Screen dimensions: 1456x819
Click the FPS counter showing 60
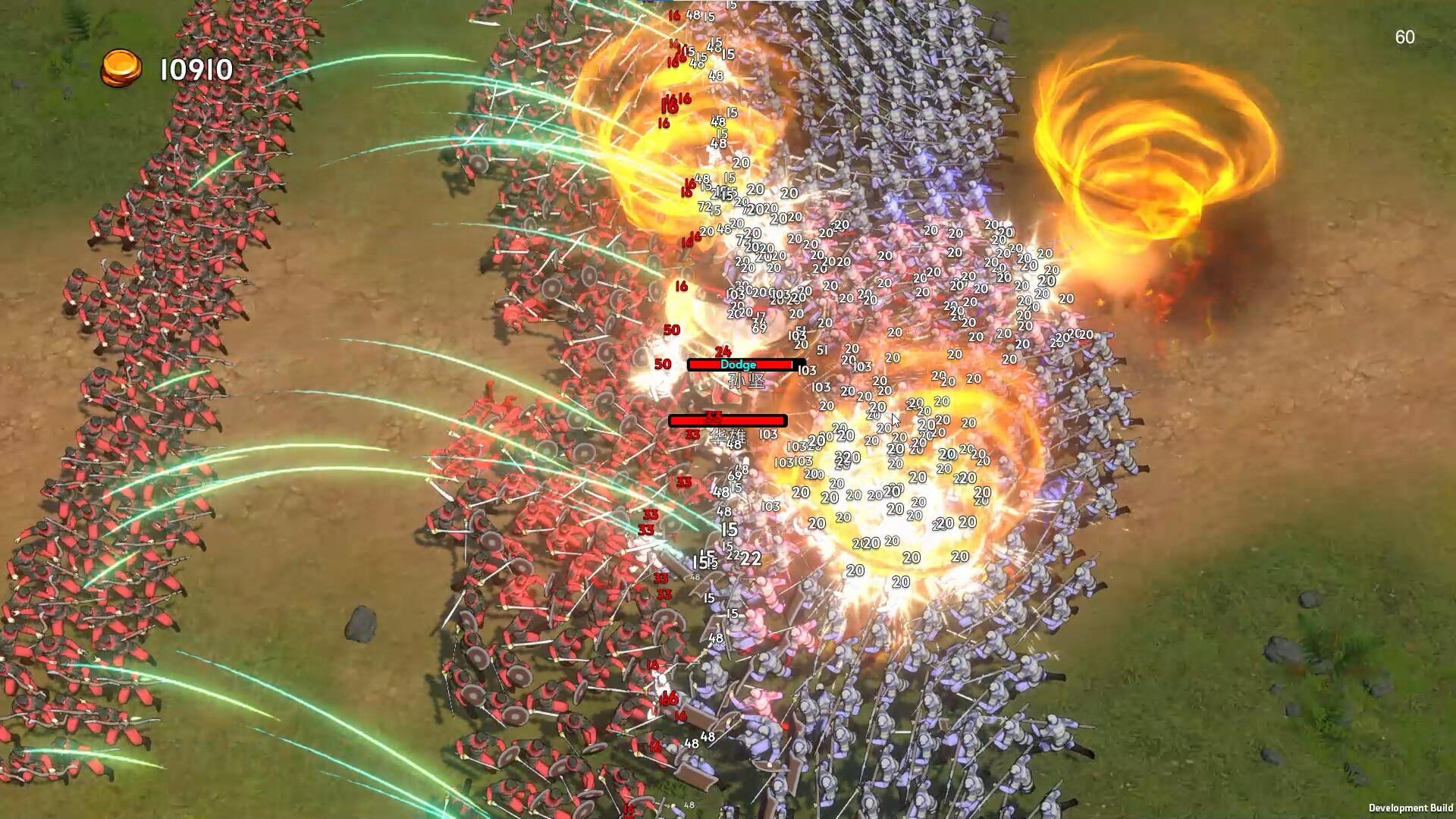click(1405, 36)
